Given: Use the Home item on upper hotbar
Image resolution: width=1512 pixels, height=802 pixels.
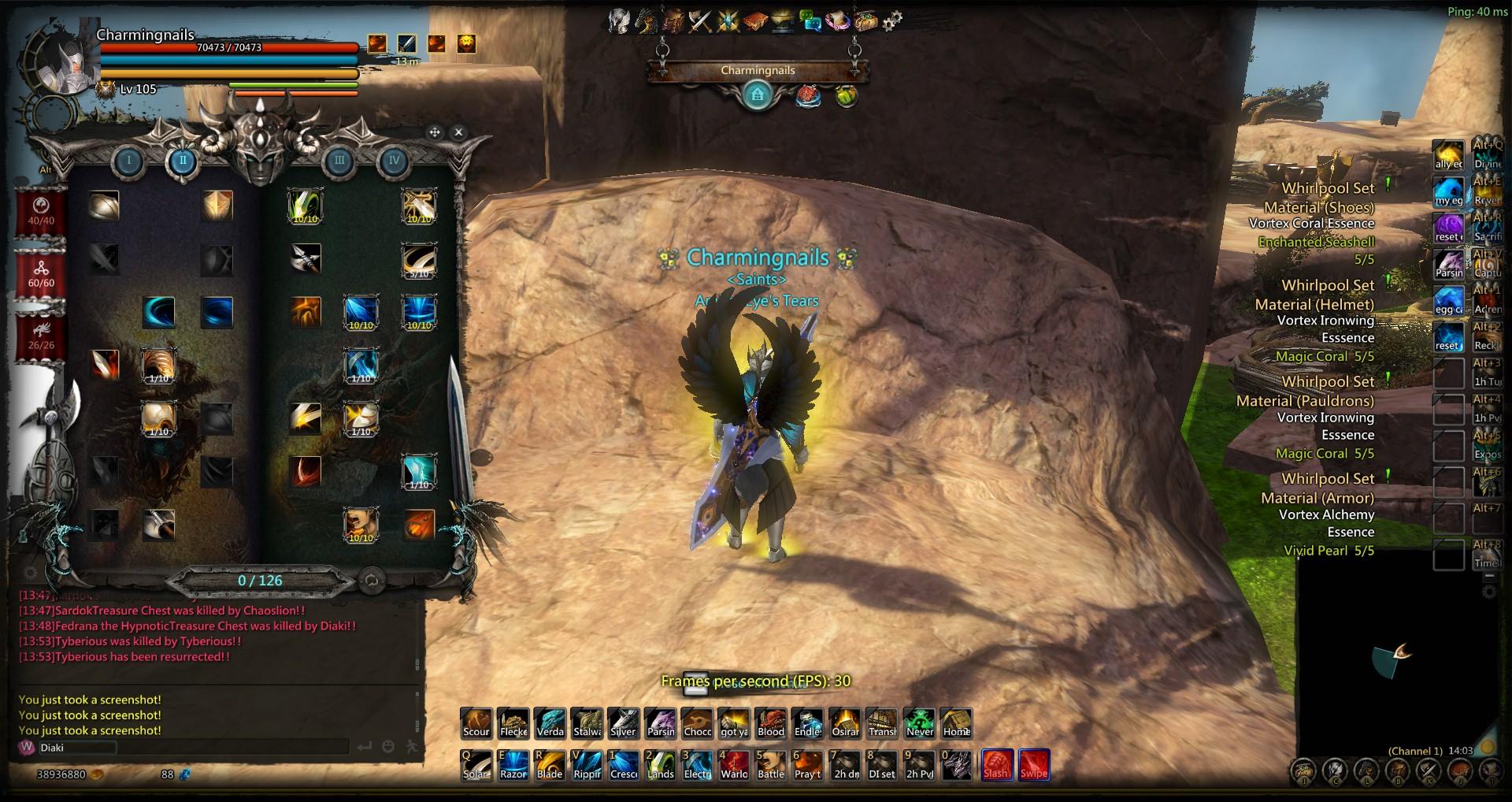Looking at the screenshot, I should pyautogui.click(x=957, y=723).
